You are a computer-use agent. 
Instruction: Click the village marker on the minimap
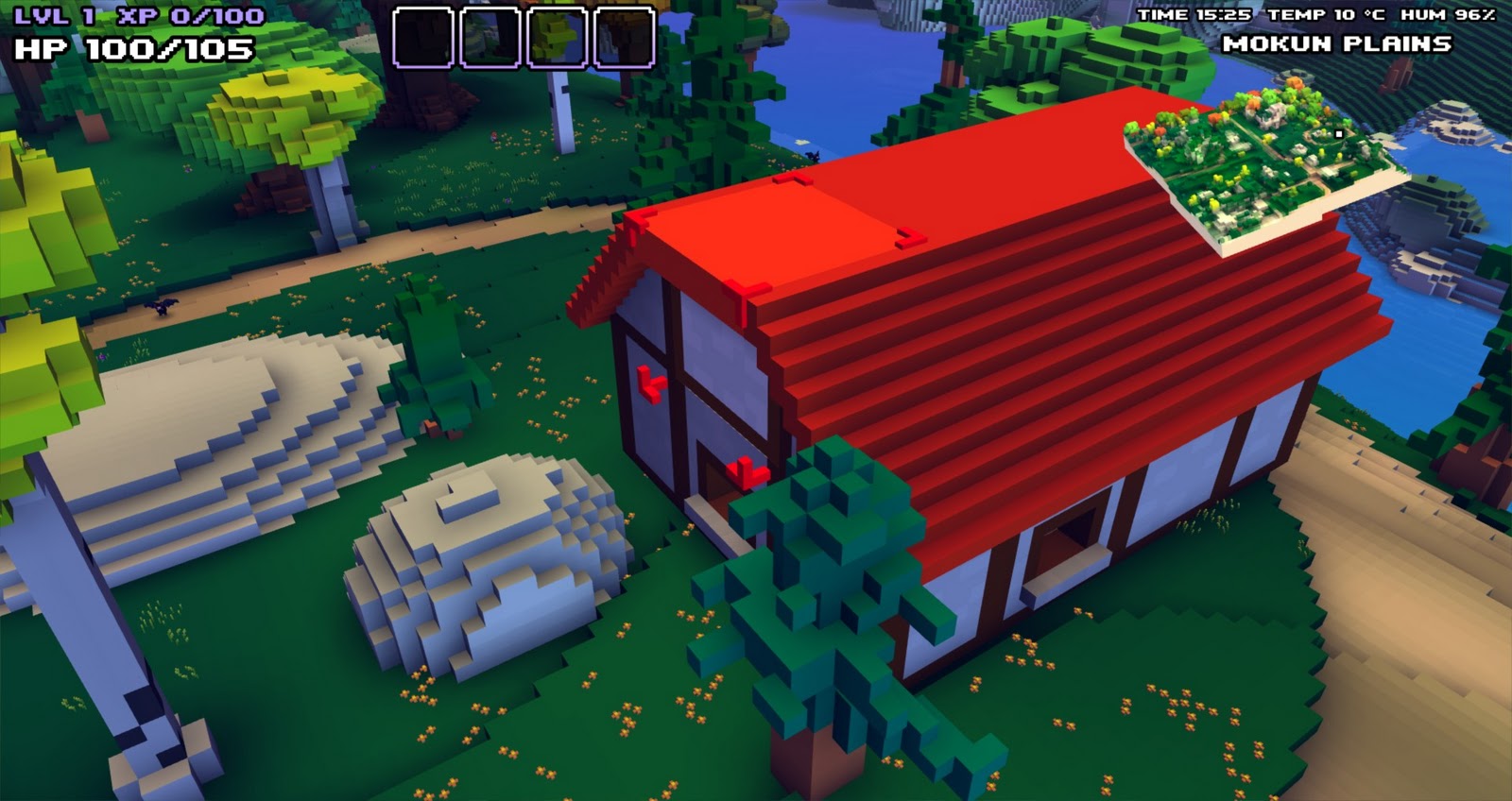point(1274,115)
